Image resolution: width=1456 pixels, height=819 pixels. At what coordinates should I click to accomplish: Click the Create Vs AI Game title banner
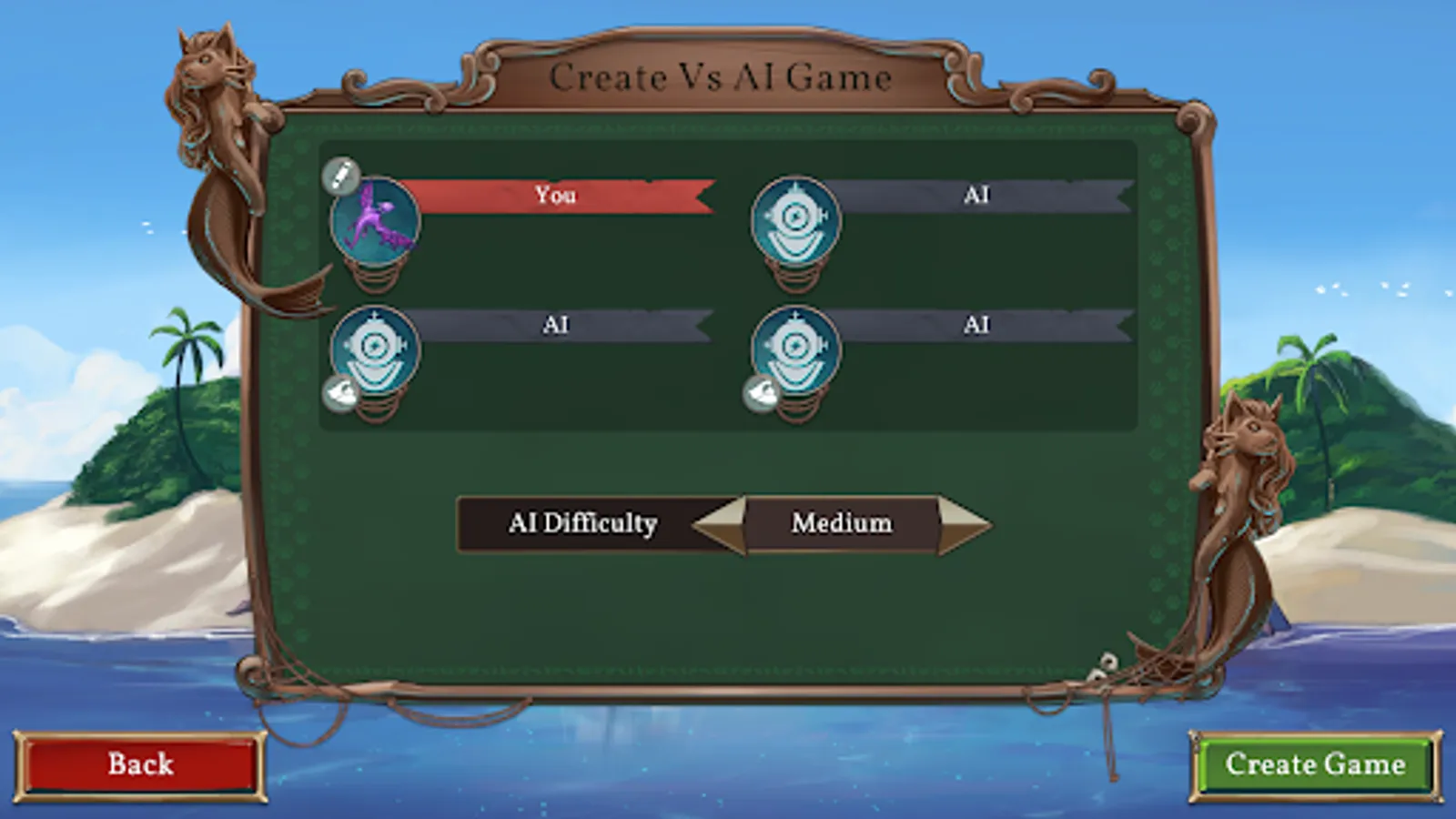(x=723, y=77)
